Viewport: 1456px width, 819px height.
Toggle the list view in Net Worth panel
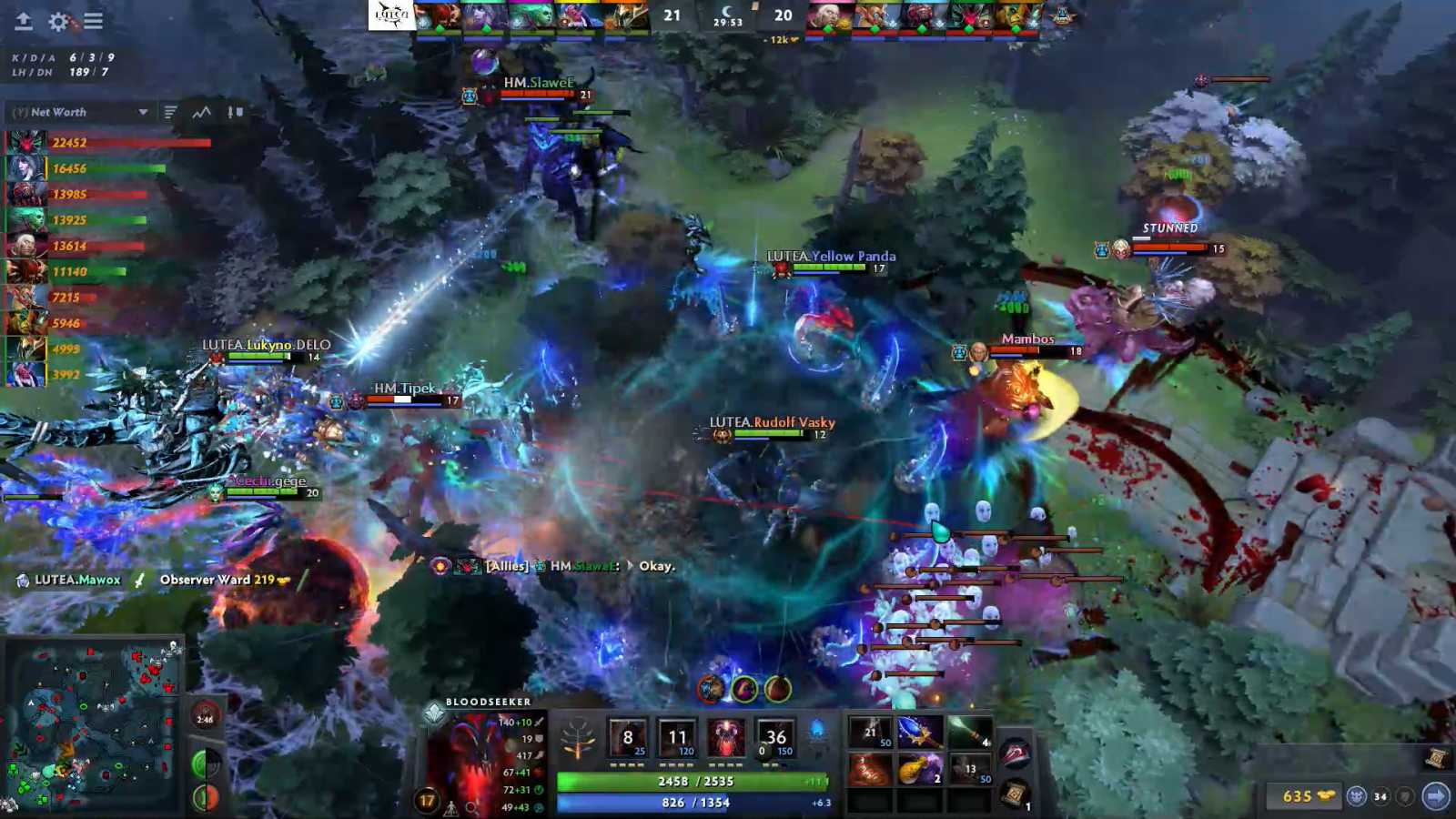click(170, 112)
